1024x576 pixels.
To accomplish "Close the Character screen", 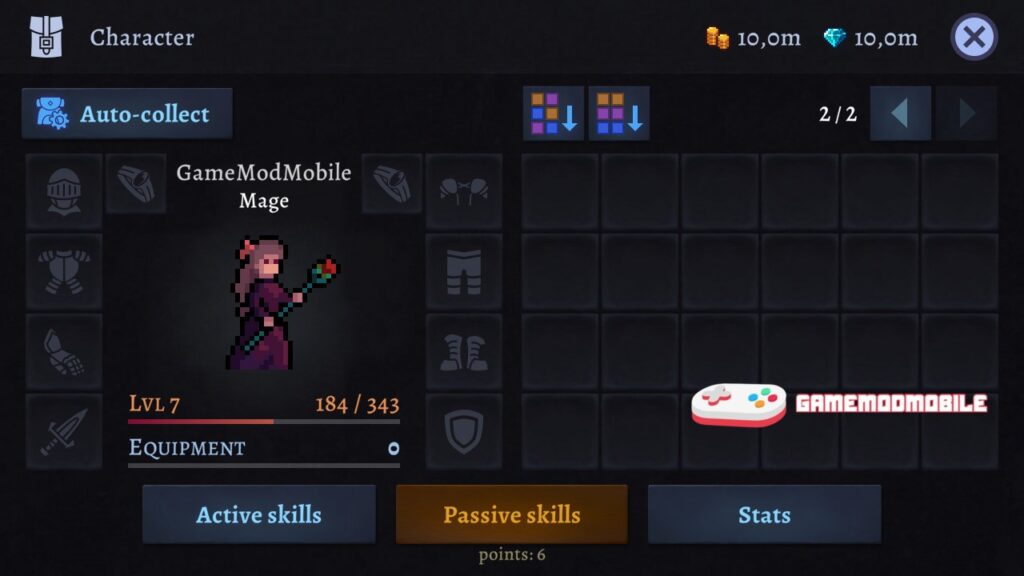I will (x=974, y=38).
